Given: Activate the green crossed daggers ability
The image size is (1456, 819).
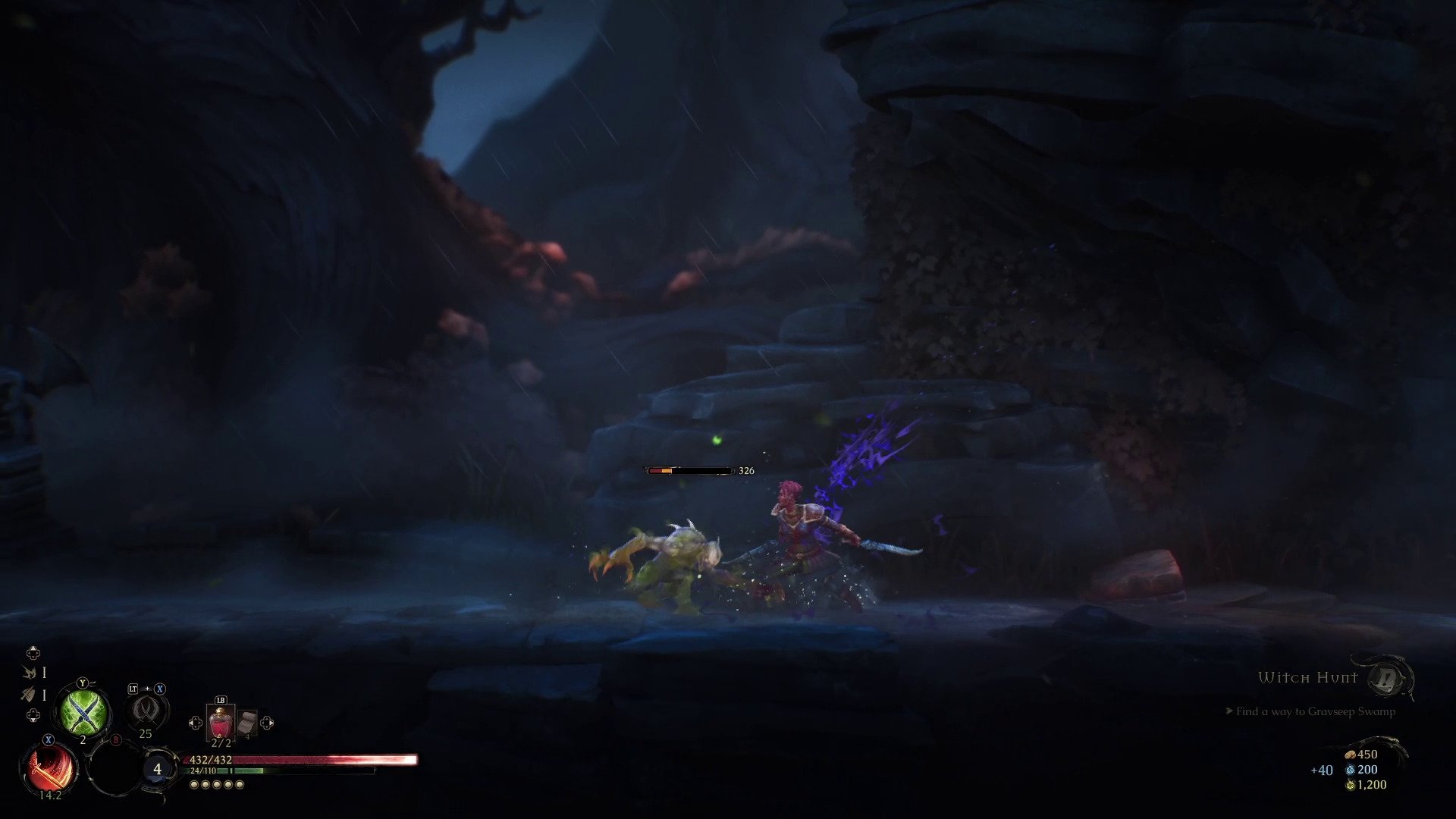Looking at the screenshot, I should click(x=84, y=712).
